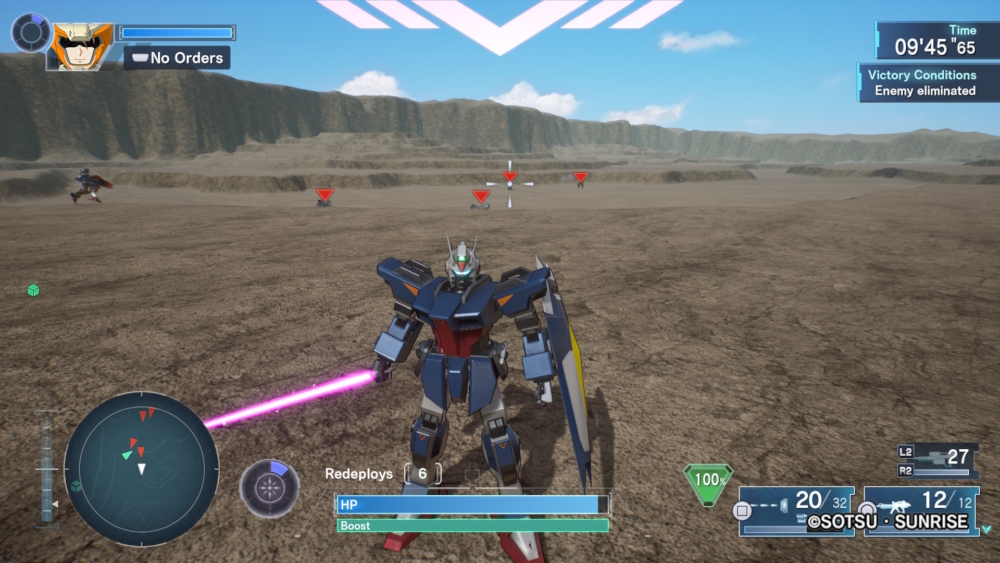Choose the machine gun weapon slot
This screenshot has height=563, width=1000.
[921, 509]
